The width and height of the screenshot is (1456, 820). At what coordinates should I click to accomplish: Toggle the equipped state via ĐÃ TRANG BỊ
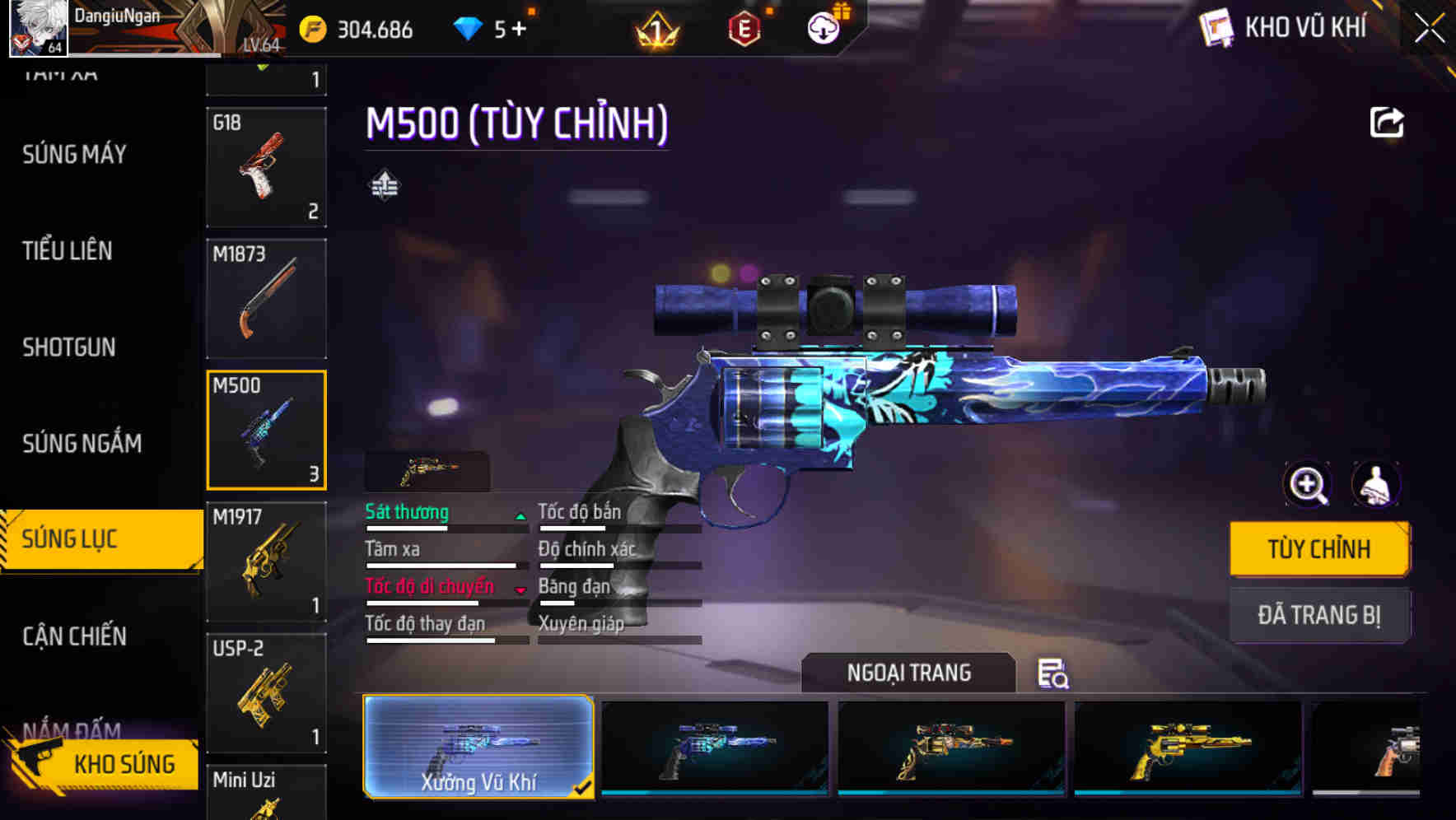coord(1319,615)
